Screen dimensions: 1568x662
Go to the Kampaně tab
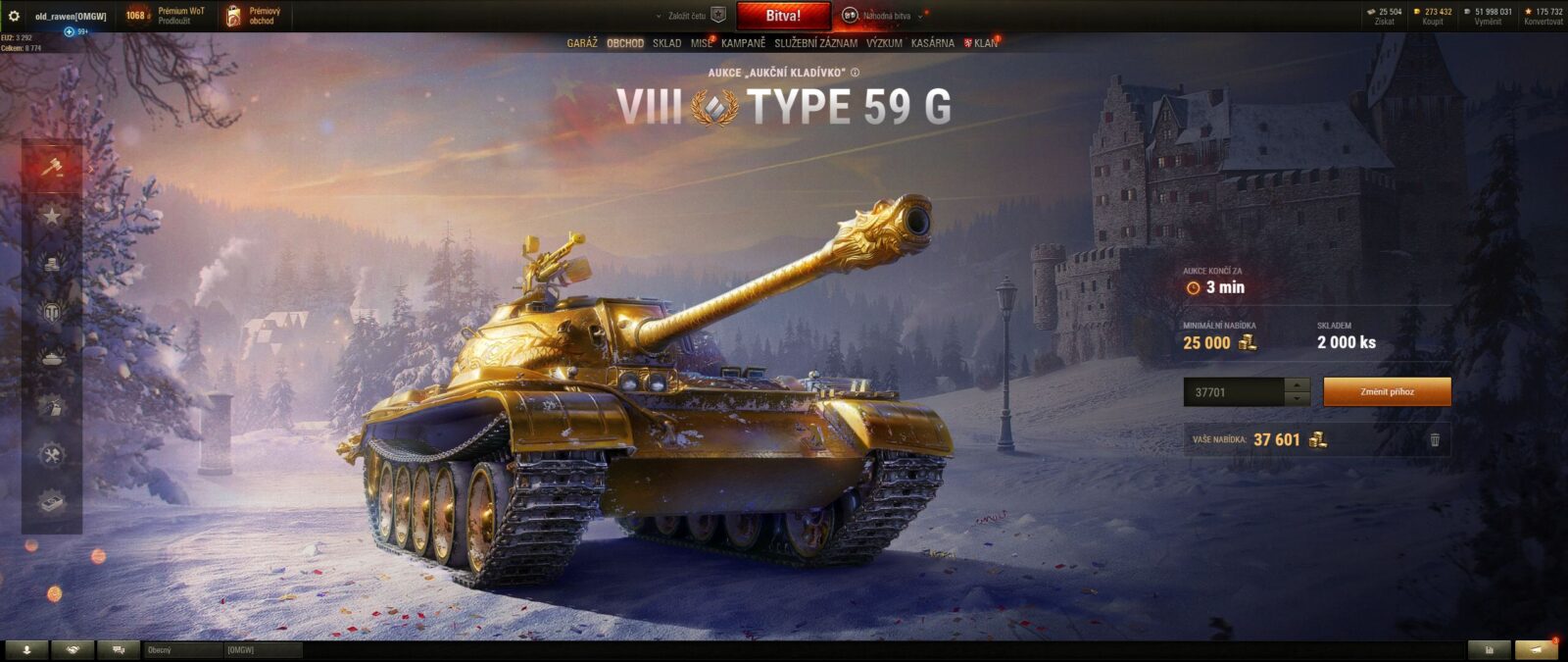(743, 43)
